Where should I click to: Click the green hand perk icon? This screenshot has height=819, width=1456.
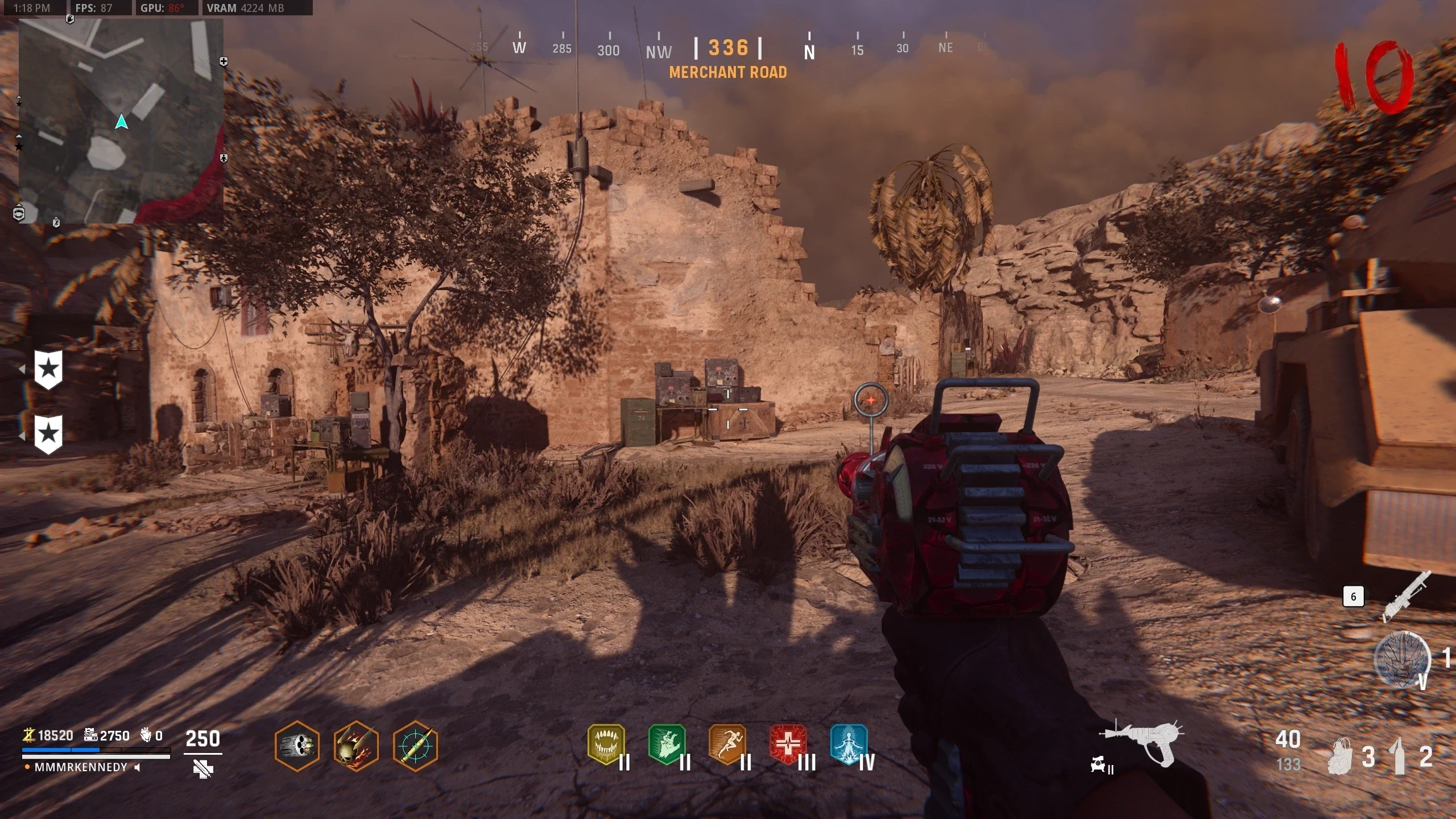pos(667,744)
